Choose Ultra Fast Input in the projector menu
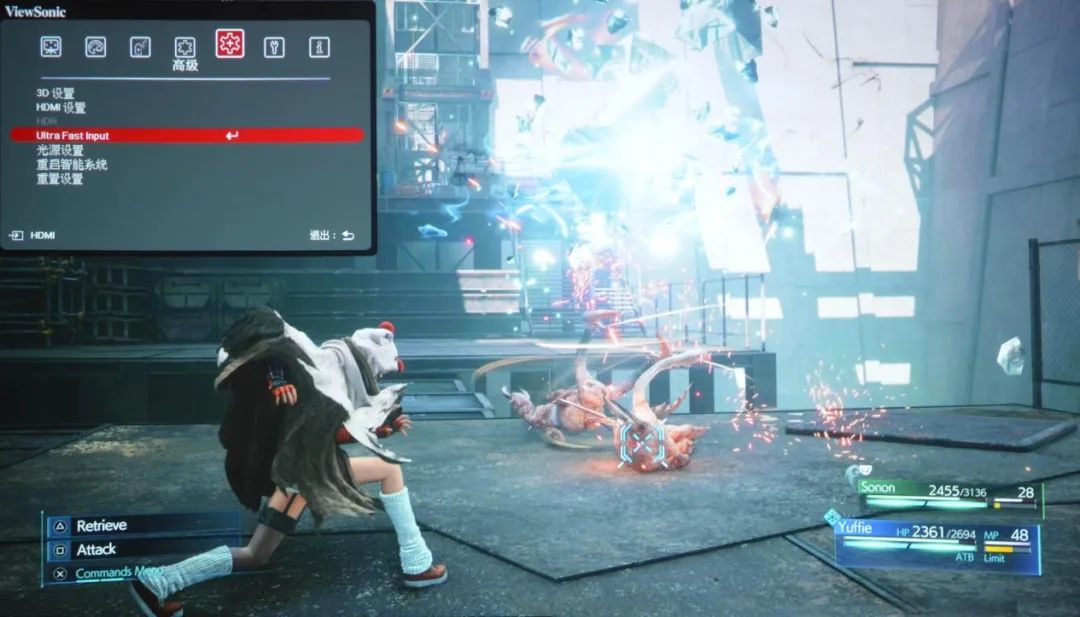 (187, 135)
